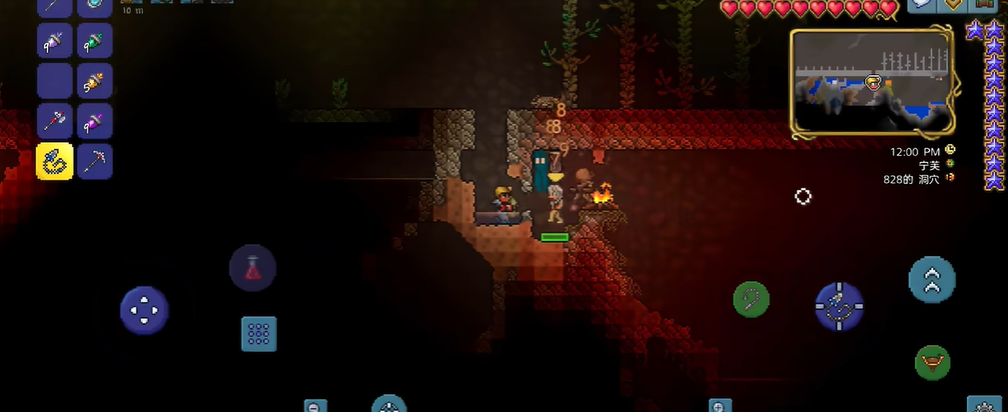
Task: Tap the double-arrow jump button
Action: pyautogui.click(x=932, y=281)
